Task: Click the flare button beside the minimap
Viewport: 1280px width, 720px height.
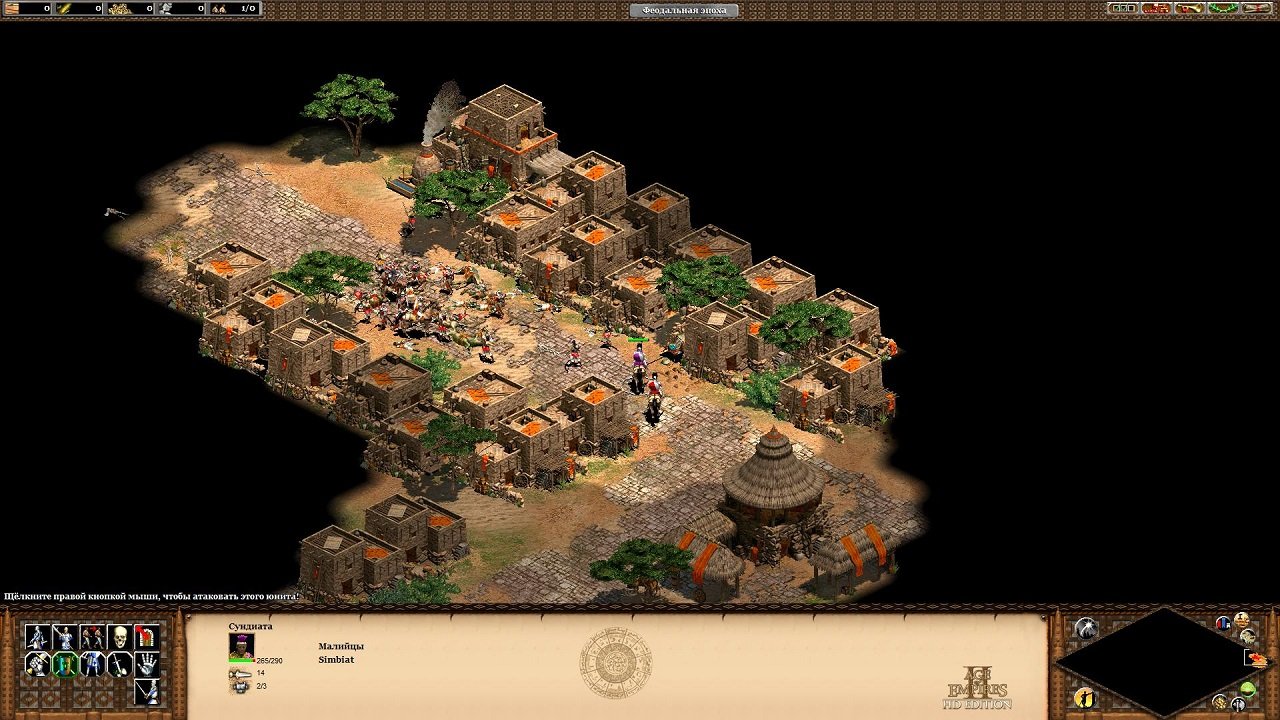Action: (x=1086, y=627)
